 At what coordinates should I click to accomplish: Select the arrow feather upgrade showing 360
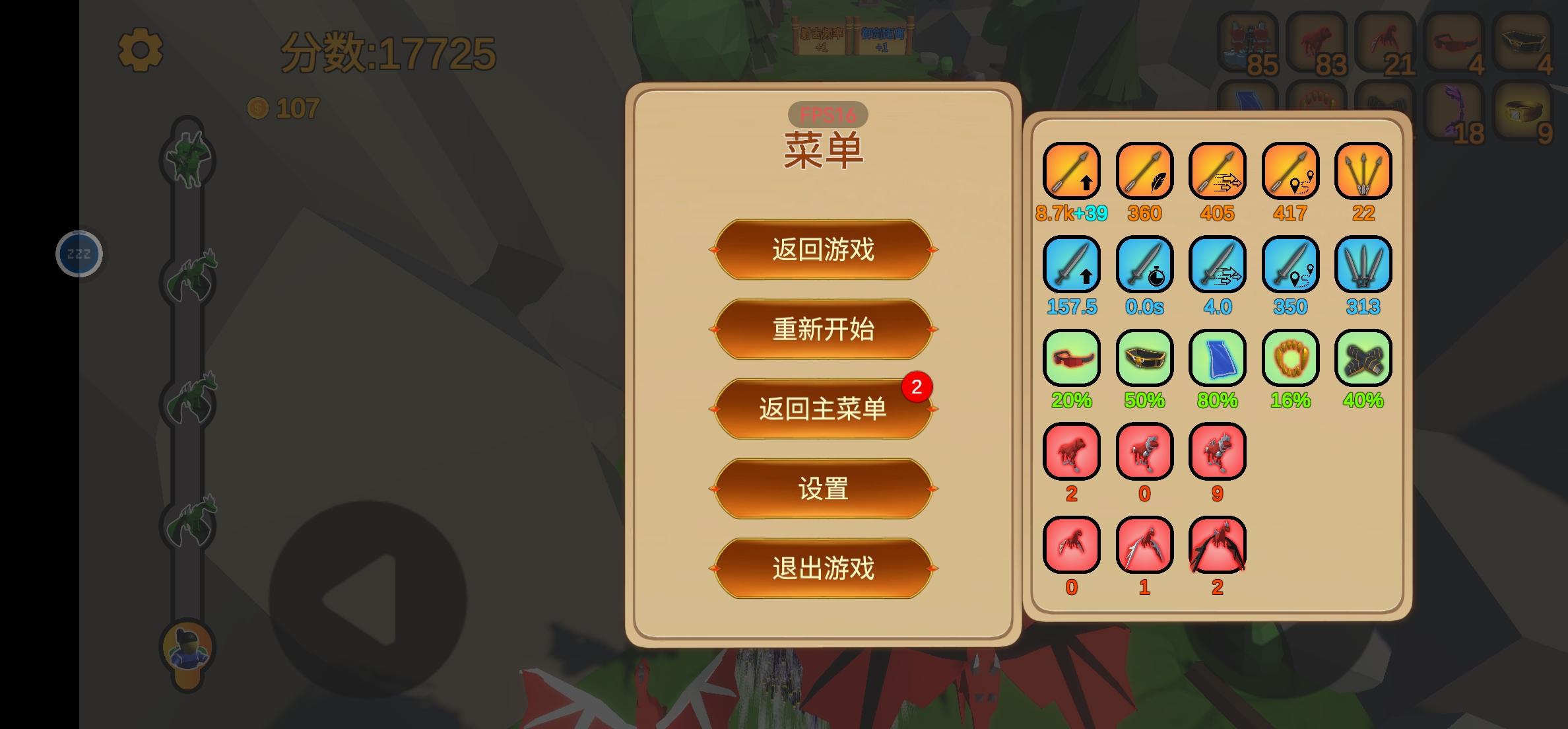(x=1144, y=172)
